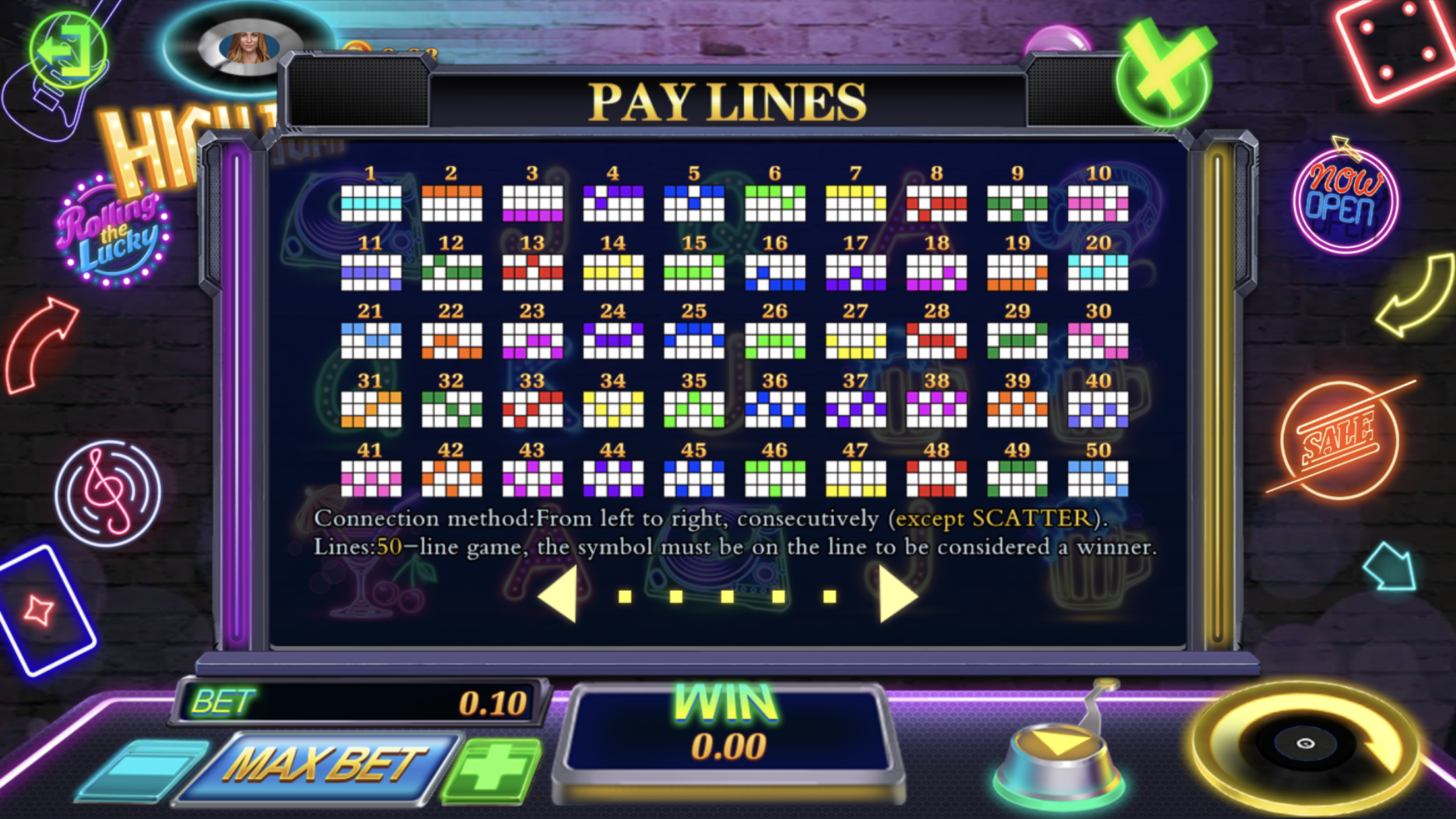
Task: Exit the game via green arrow icon
Action: 67,51
